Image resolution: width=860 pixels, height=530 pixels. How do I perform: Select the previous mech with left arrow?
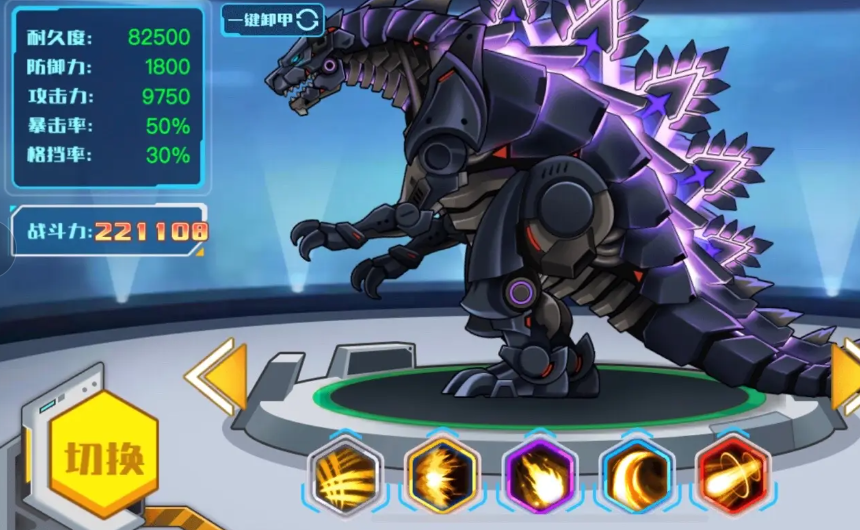coord(219,376)
